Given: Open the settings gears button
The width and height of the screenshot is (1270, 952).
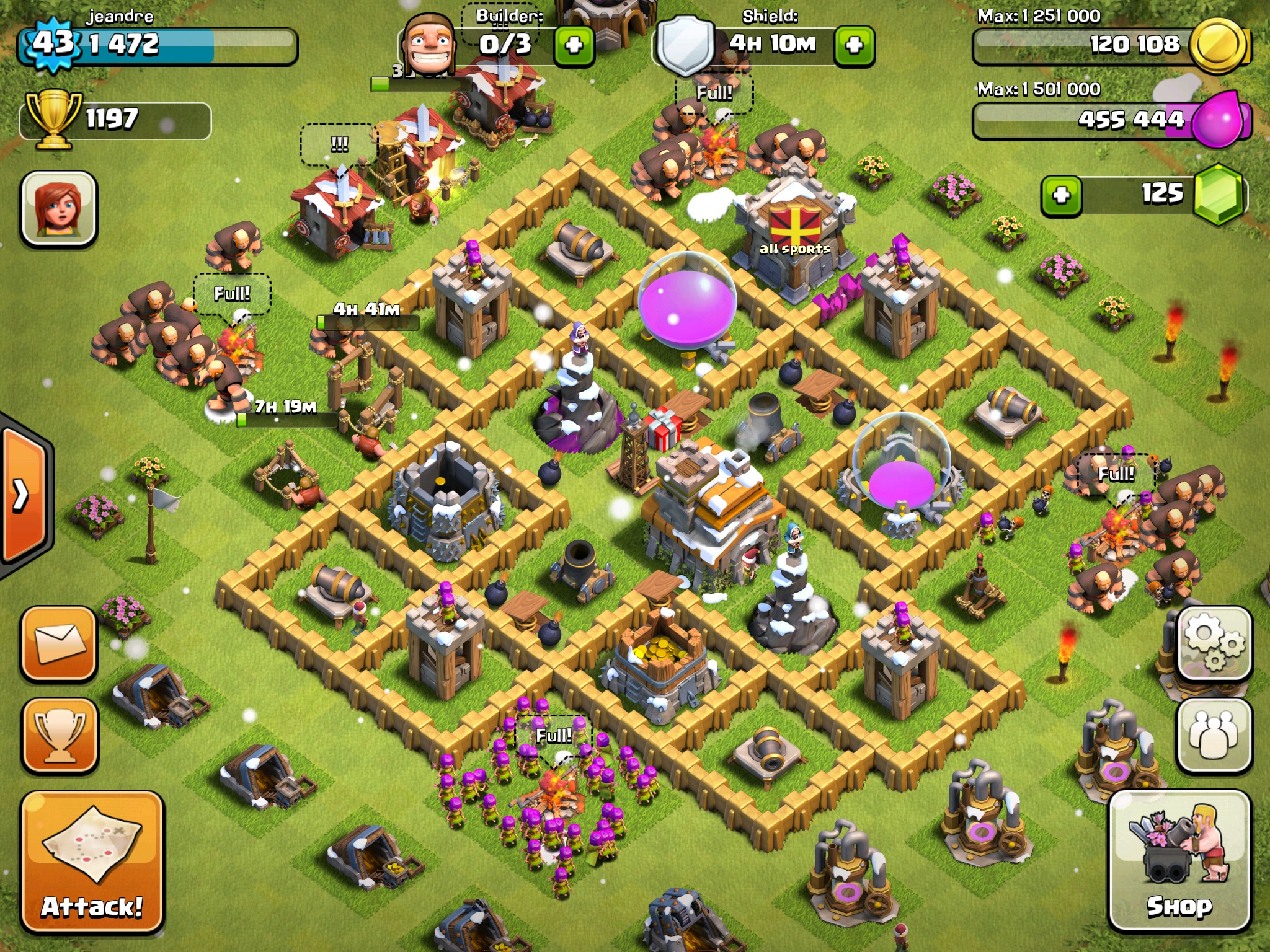Looking at the screenshot, I should [1214, 643].
